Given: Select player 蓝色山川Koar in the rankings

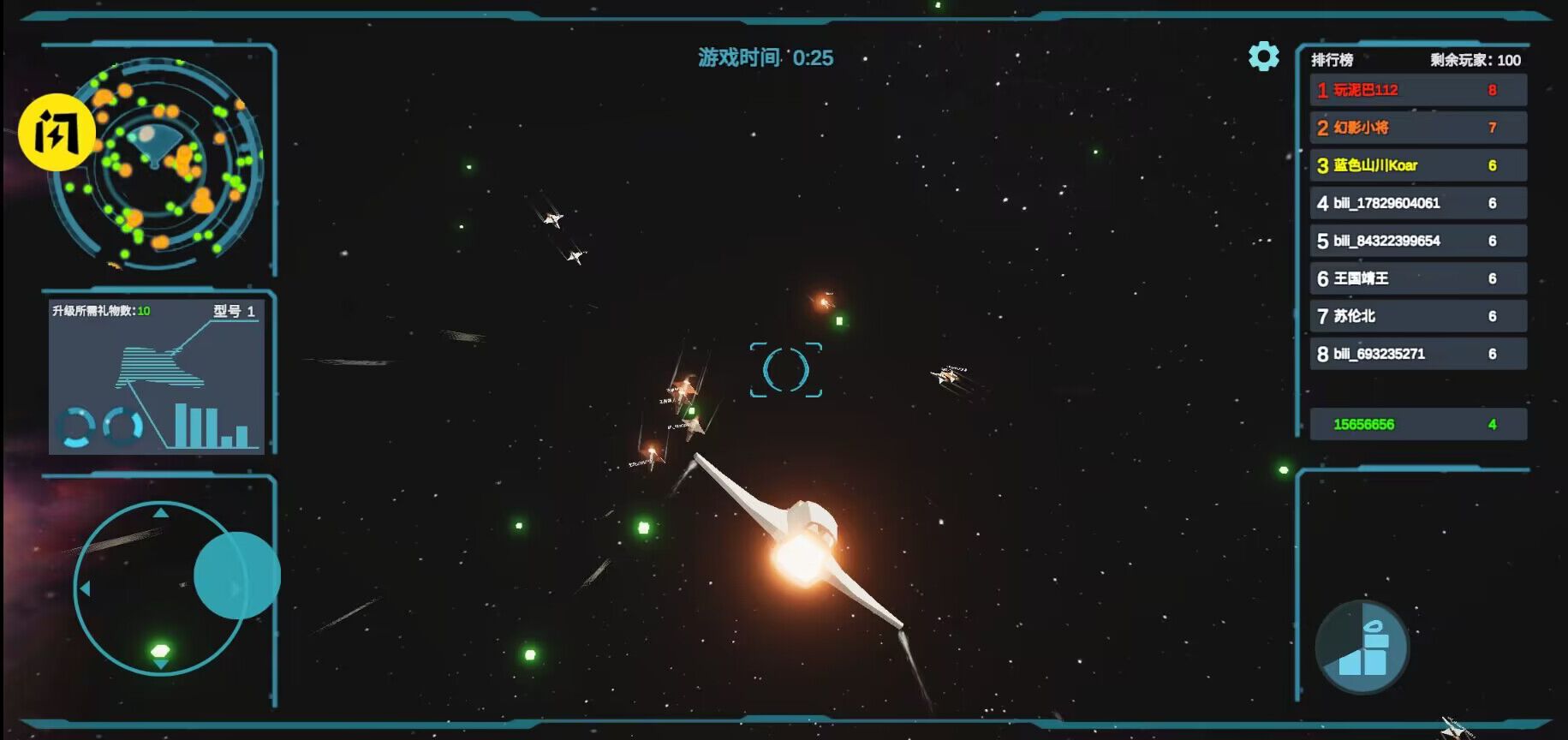Looking at the screenshot, I should click(x=1417, y=165).
